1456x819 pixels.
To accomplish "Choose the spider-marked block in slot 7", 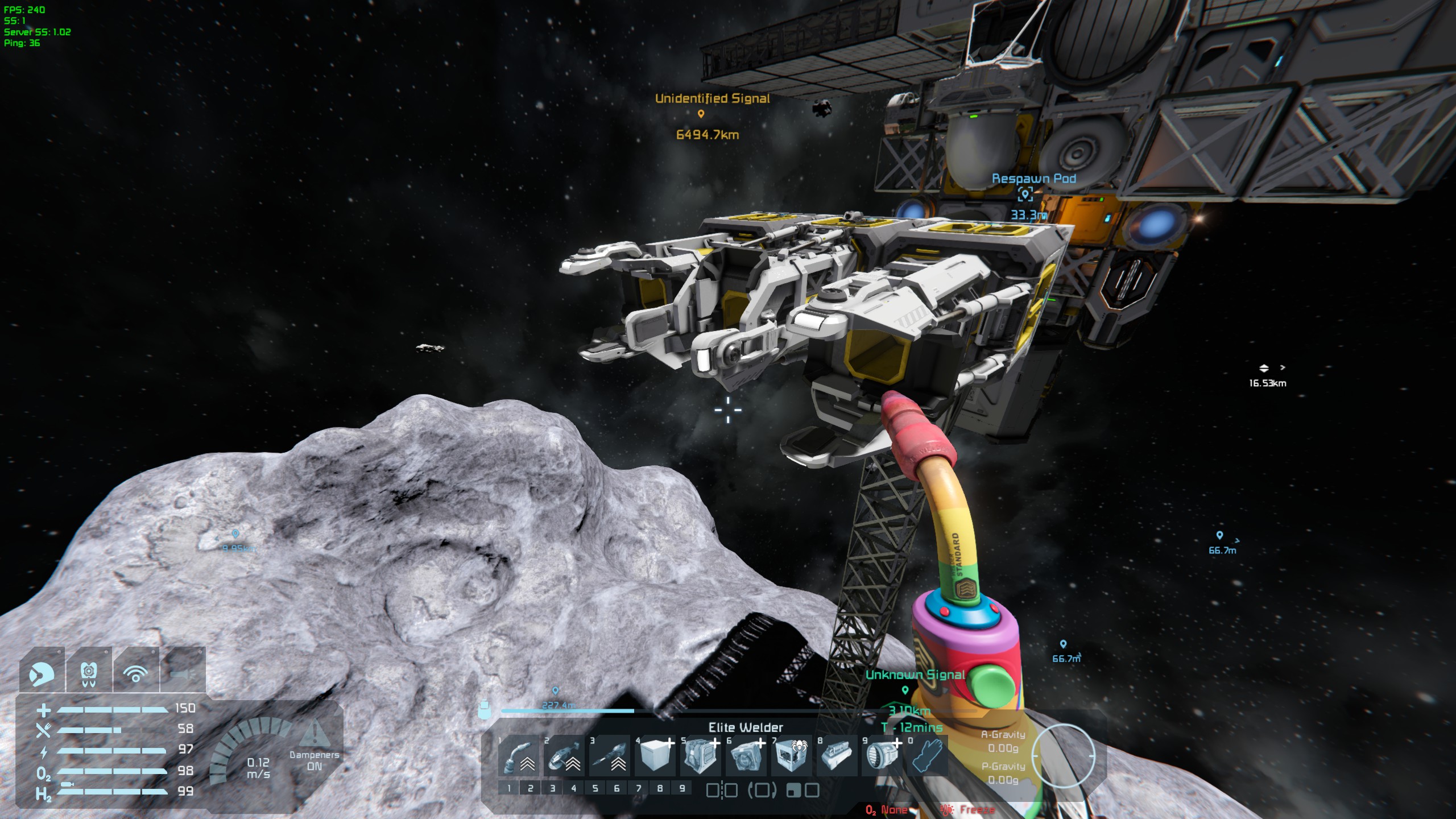I will coord(791,756).
